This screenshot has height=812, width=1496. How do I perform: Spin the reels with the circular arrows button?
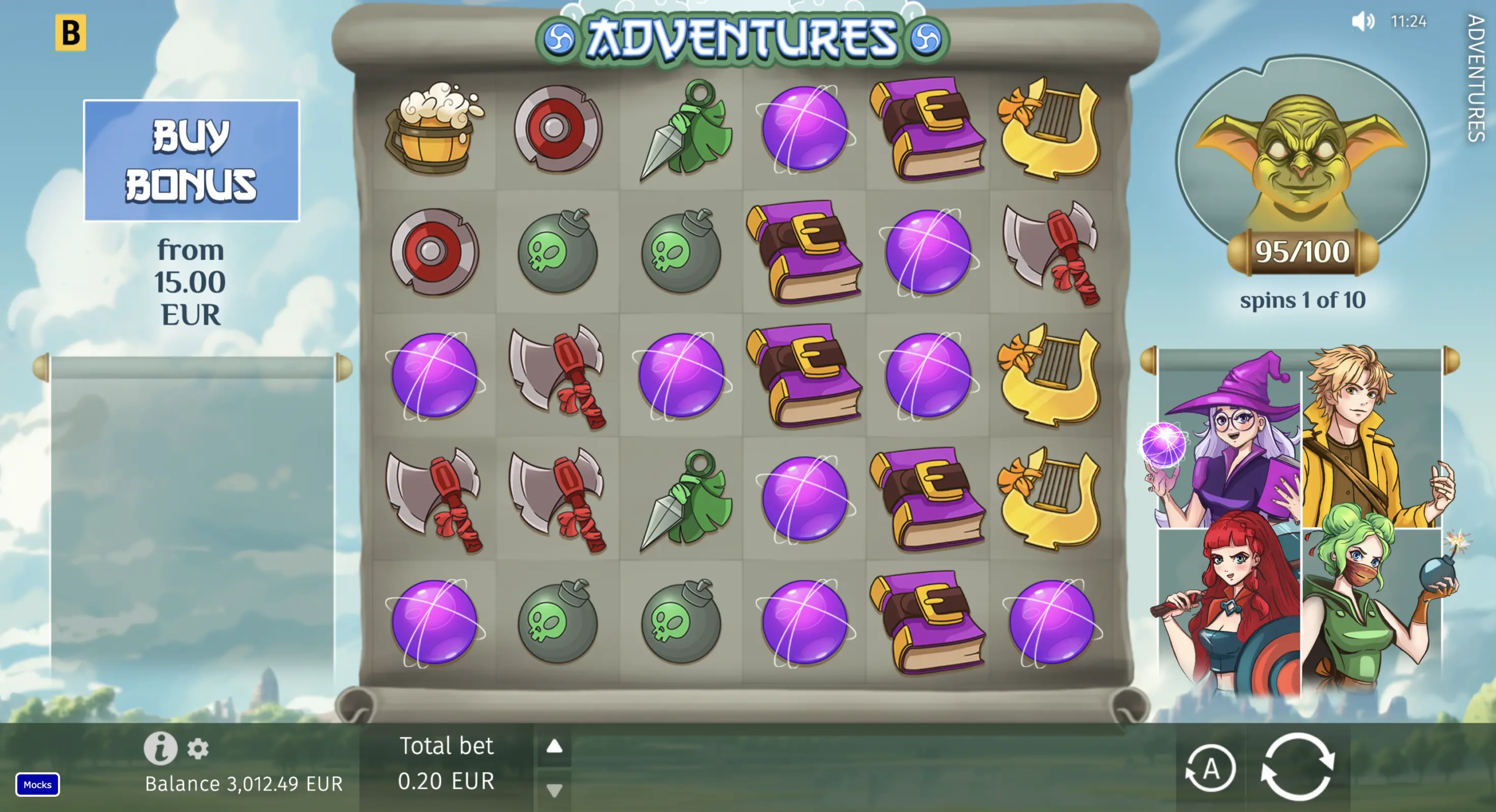point(1297,767)
